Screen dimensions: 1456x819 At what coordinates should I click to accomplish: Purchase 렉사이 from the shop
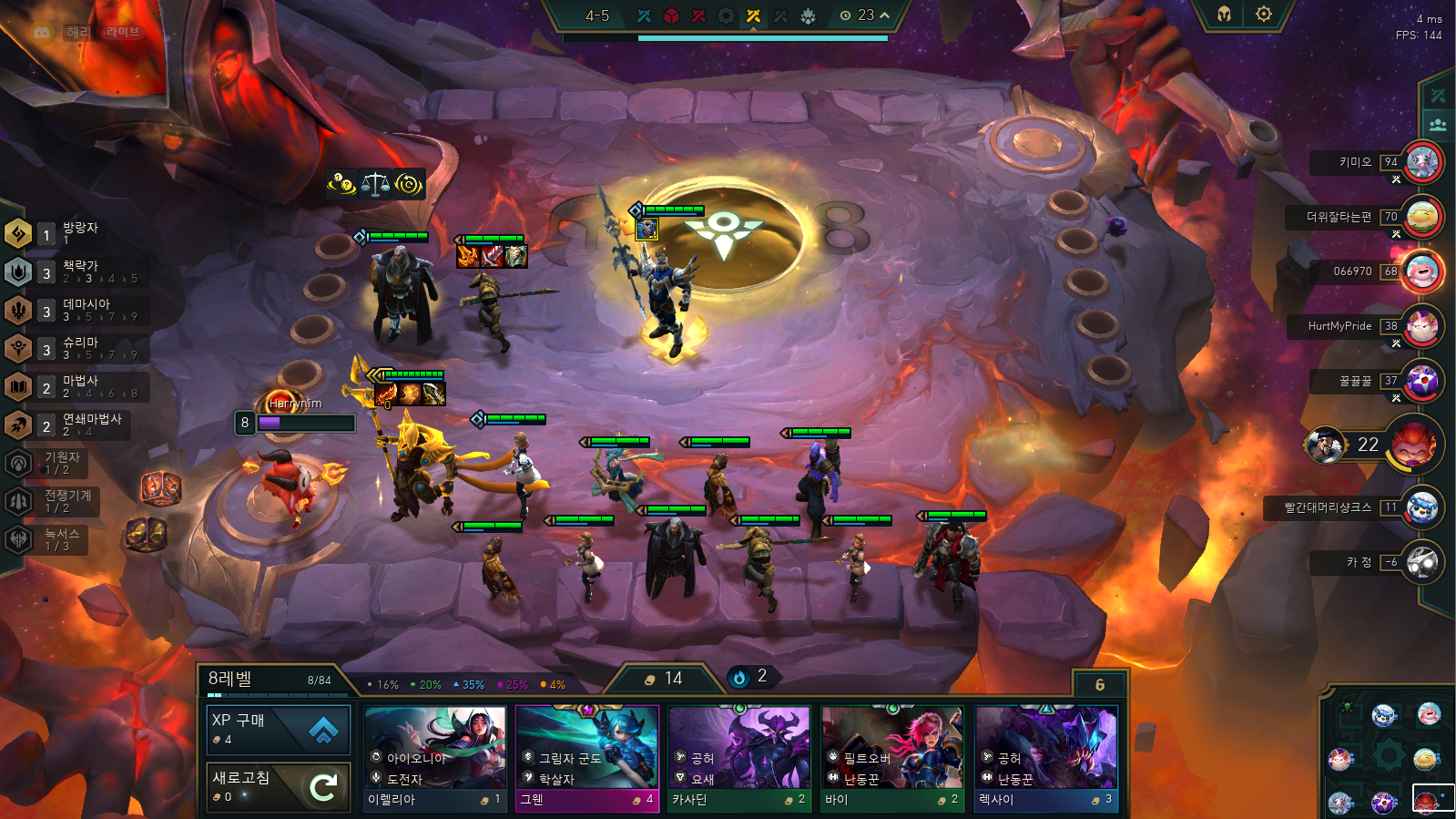(x=1044, y=758)
